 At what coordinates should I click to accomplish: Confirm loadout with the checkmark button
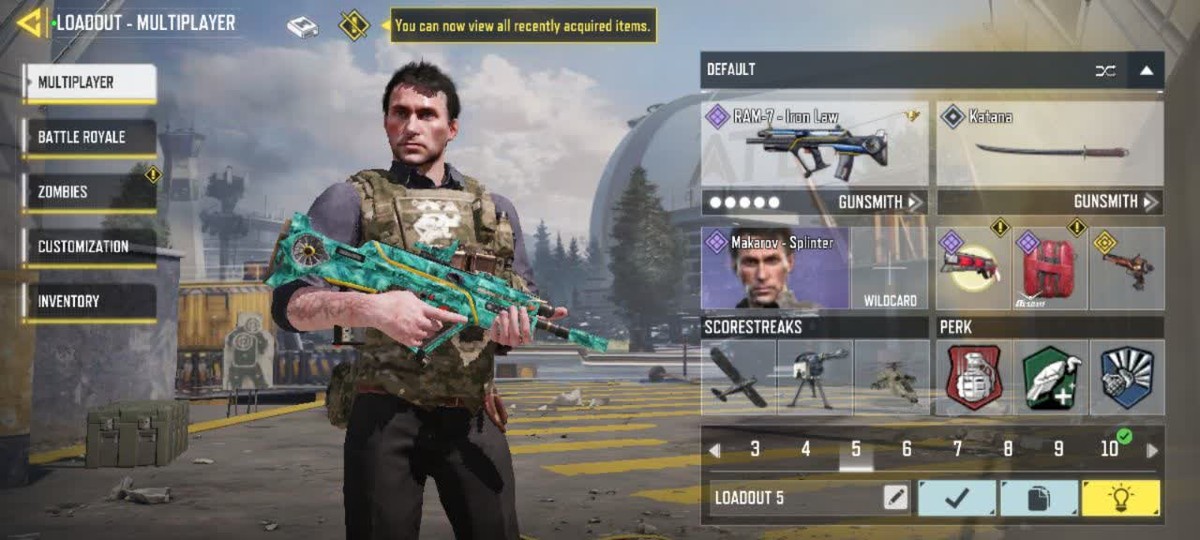click(x=957, y=498)
